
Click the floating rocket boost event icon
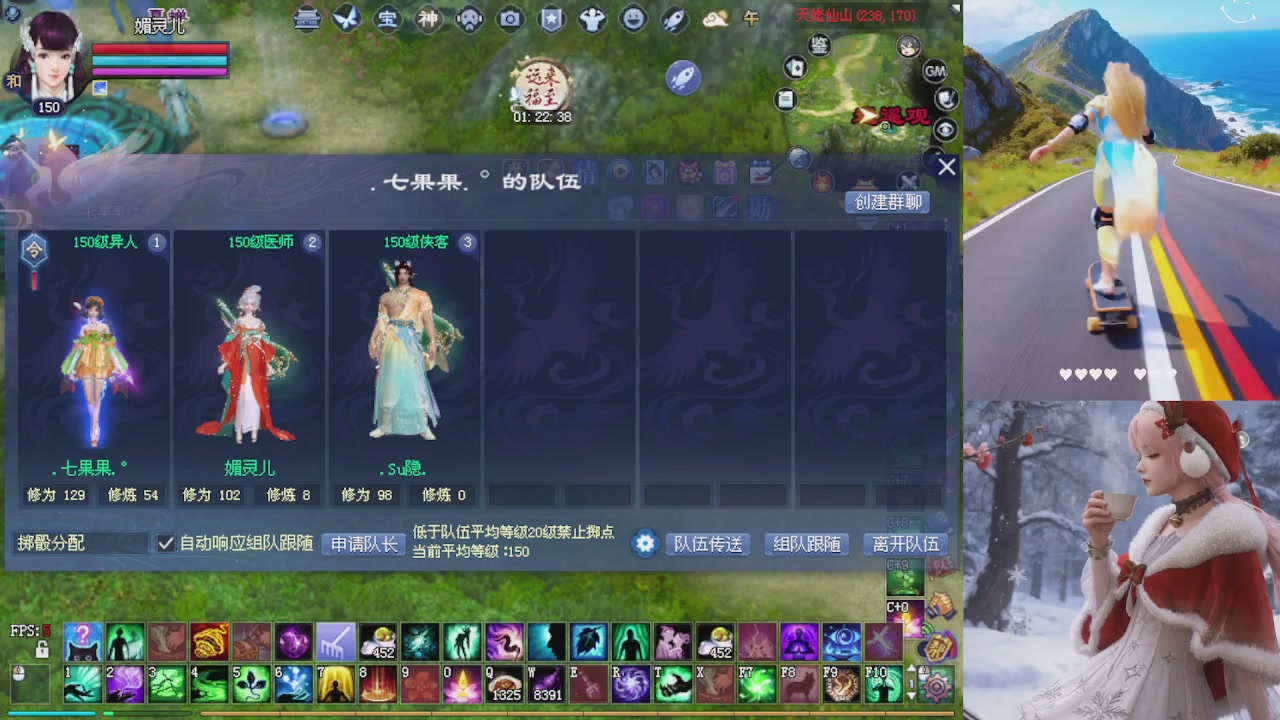[x=683, y=79]
